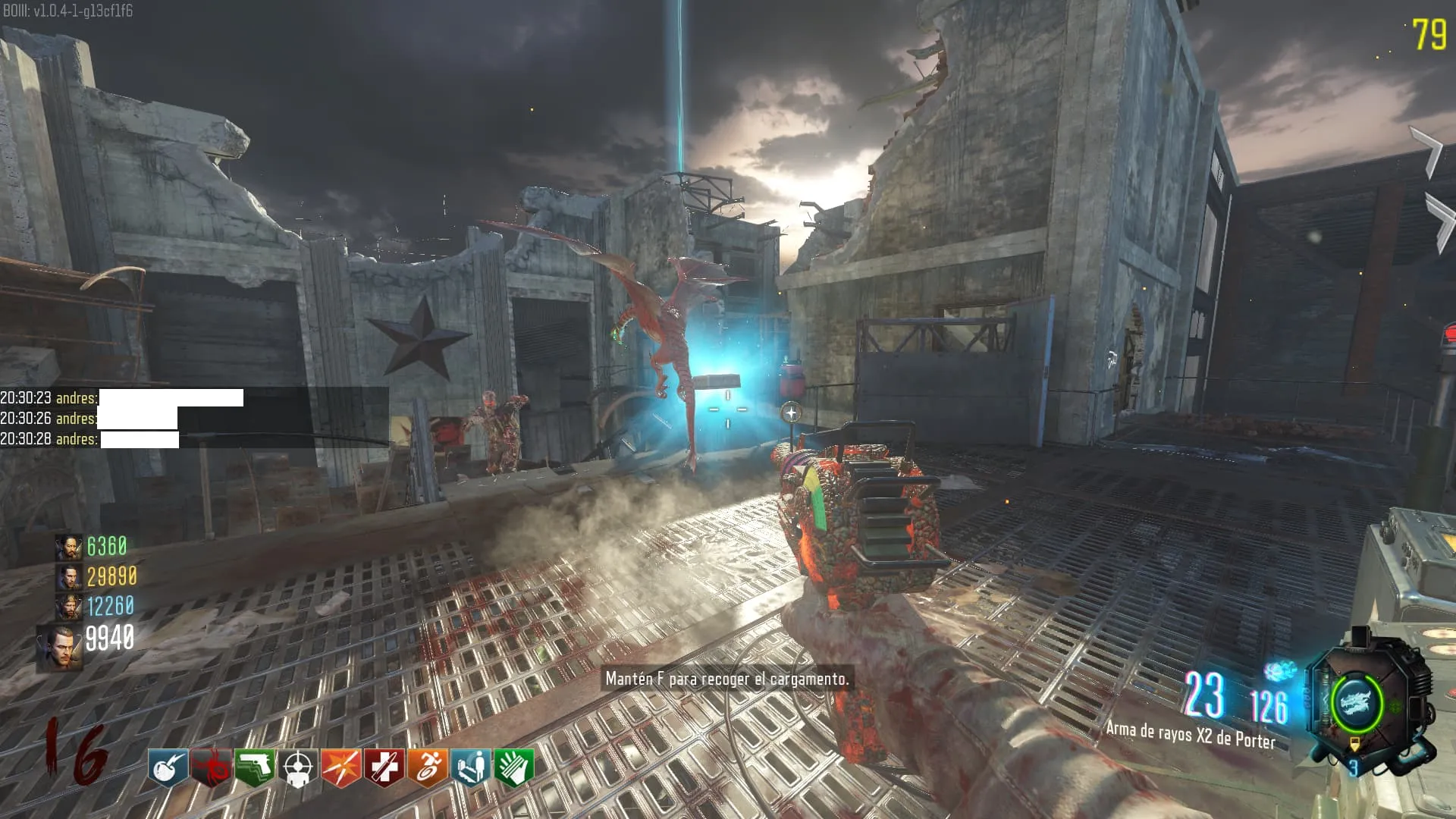Click the red spider Widow's Wine perk
The height and width of the screenshot is (819, 1456).
[x=211, y=768]
